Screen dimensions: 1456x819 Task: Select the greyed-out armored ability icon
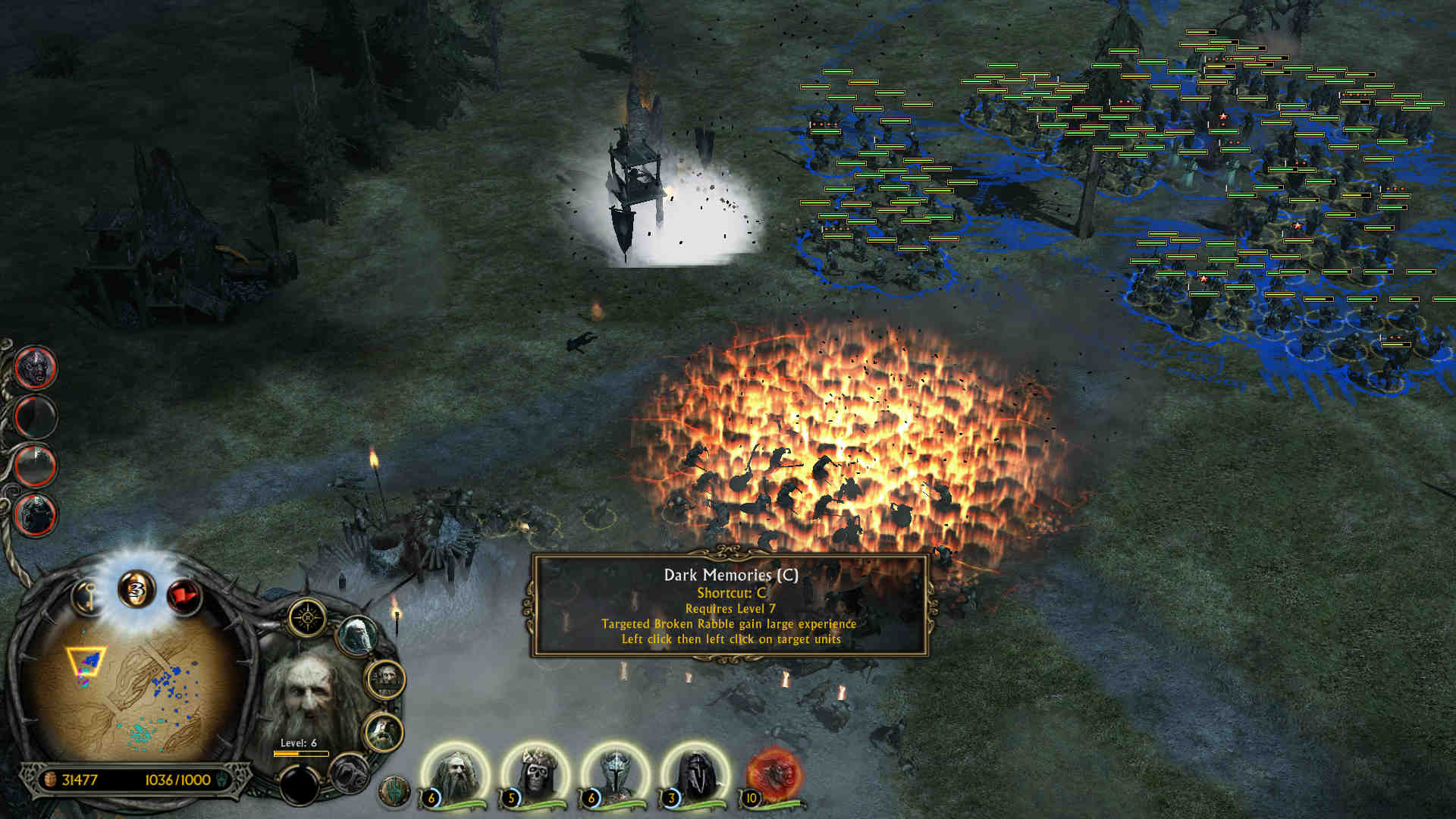350,773
